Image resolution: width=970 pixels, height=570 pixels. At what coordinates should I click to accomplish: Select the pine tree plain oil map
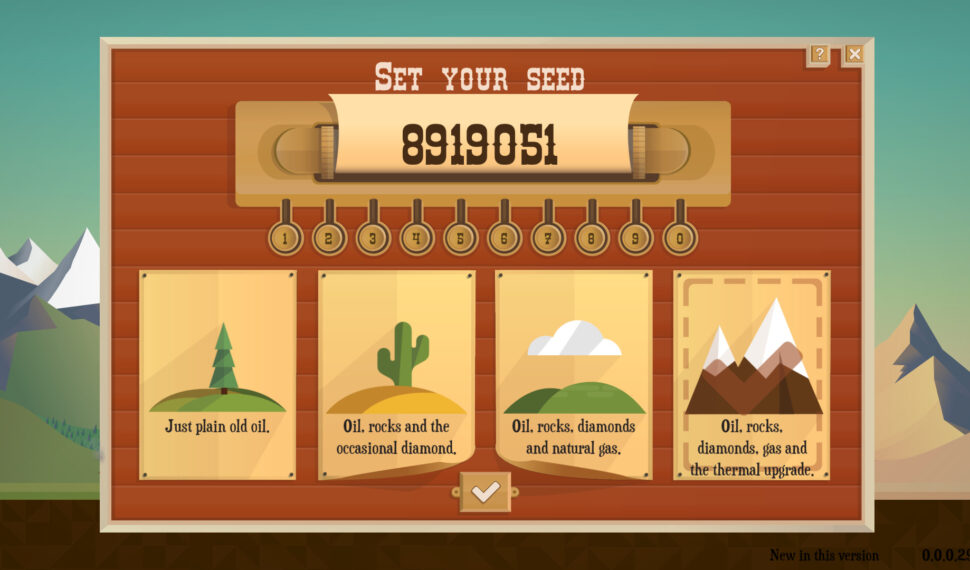pyautogui.click(x=218, y=374)
